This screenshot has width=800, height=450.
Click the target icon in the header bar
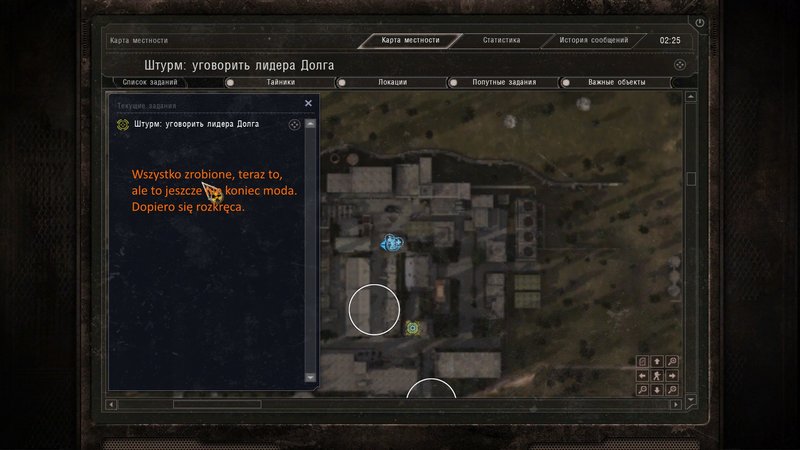679,64
